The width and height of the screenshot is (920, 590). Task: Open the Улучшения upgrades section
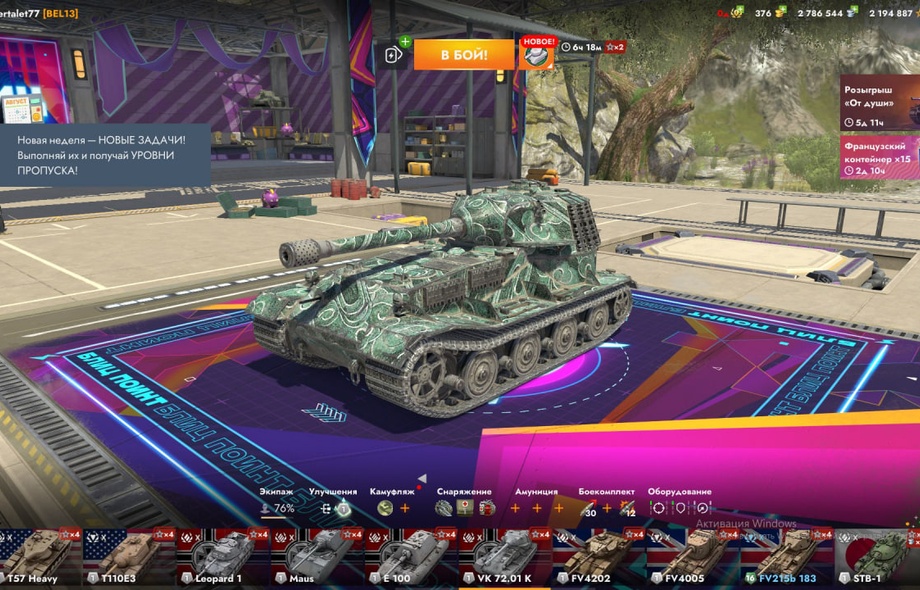pos(334,508)
